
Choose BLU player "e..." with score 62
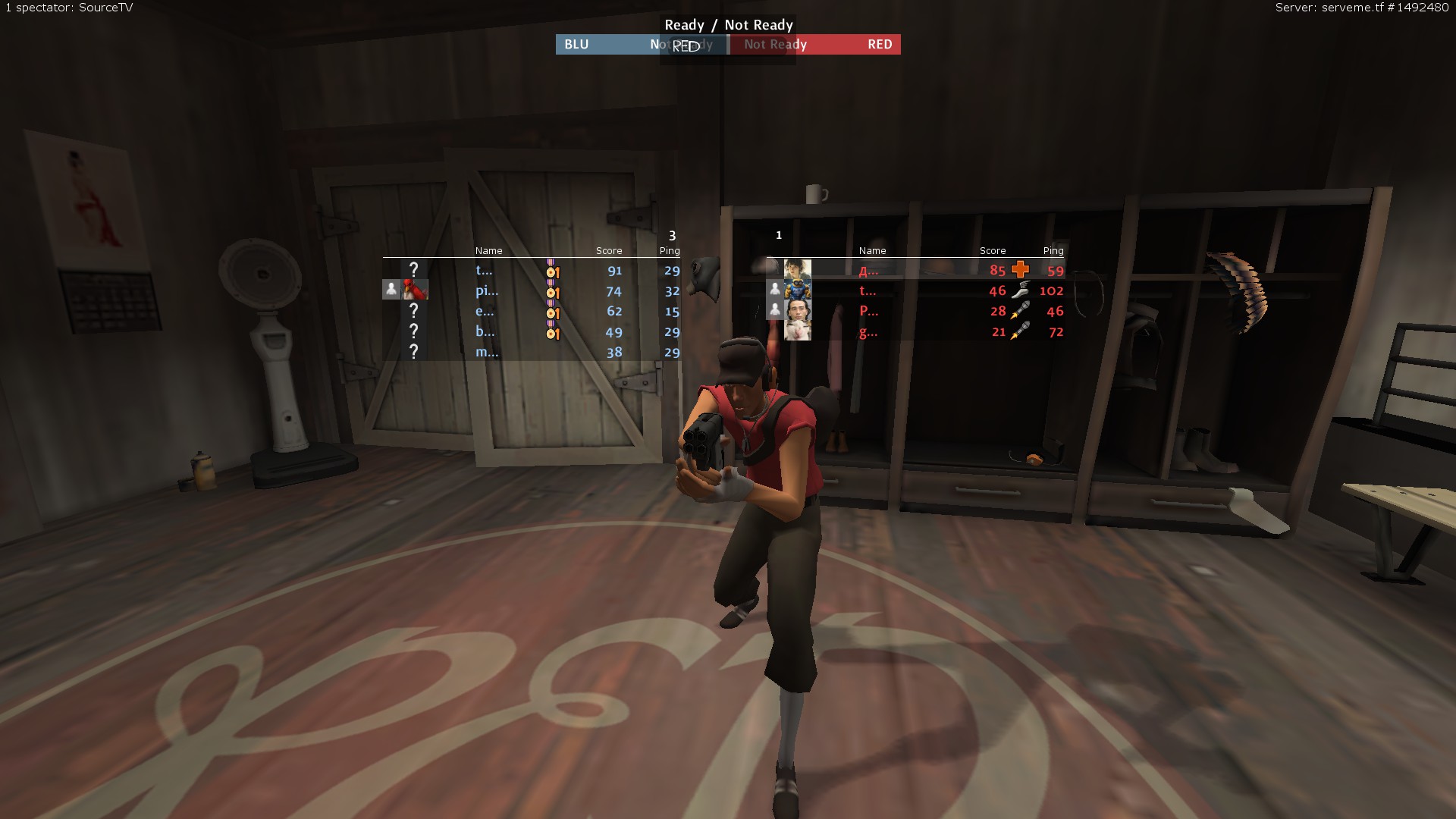531,311
